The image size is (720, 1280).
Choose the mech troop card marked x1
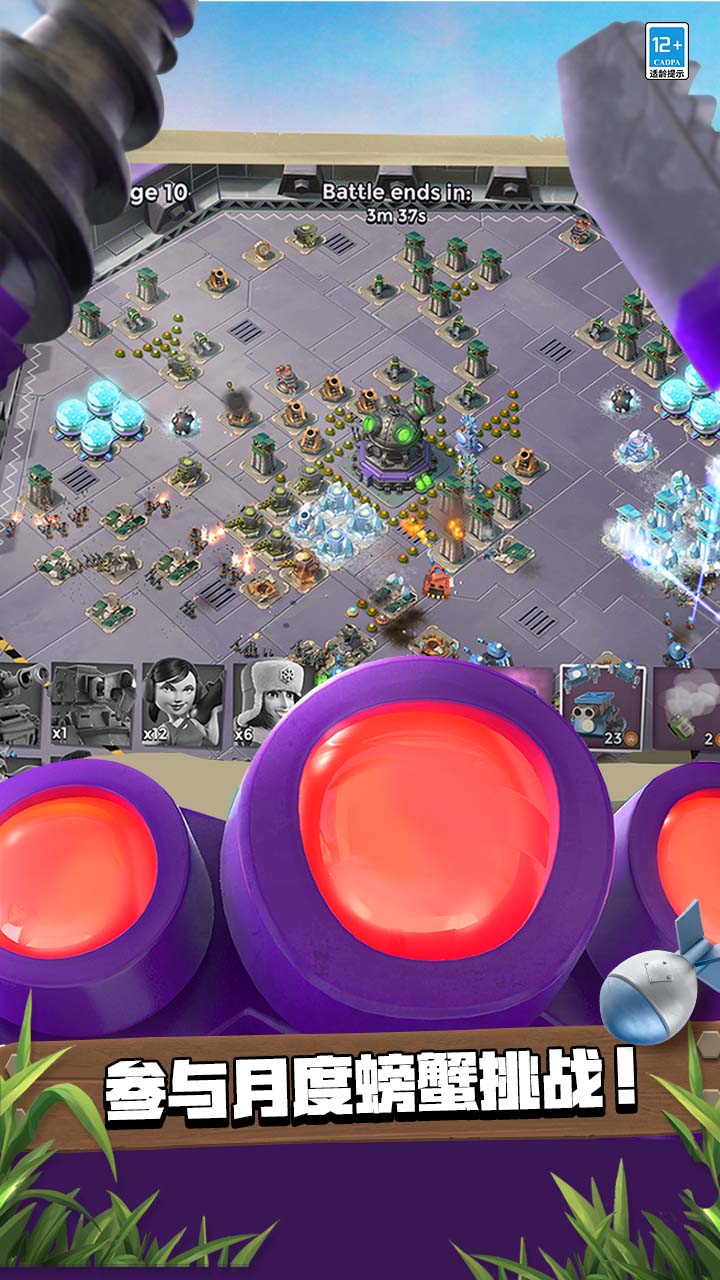click(90, 702)
